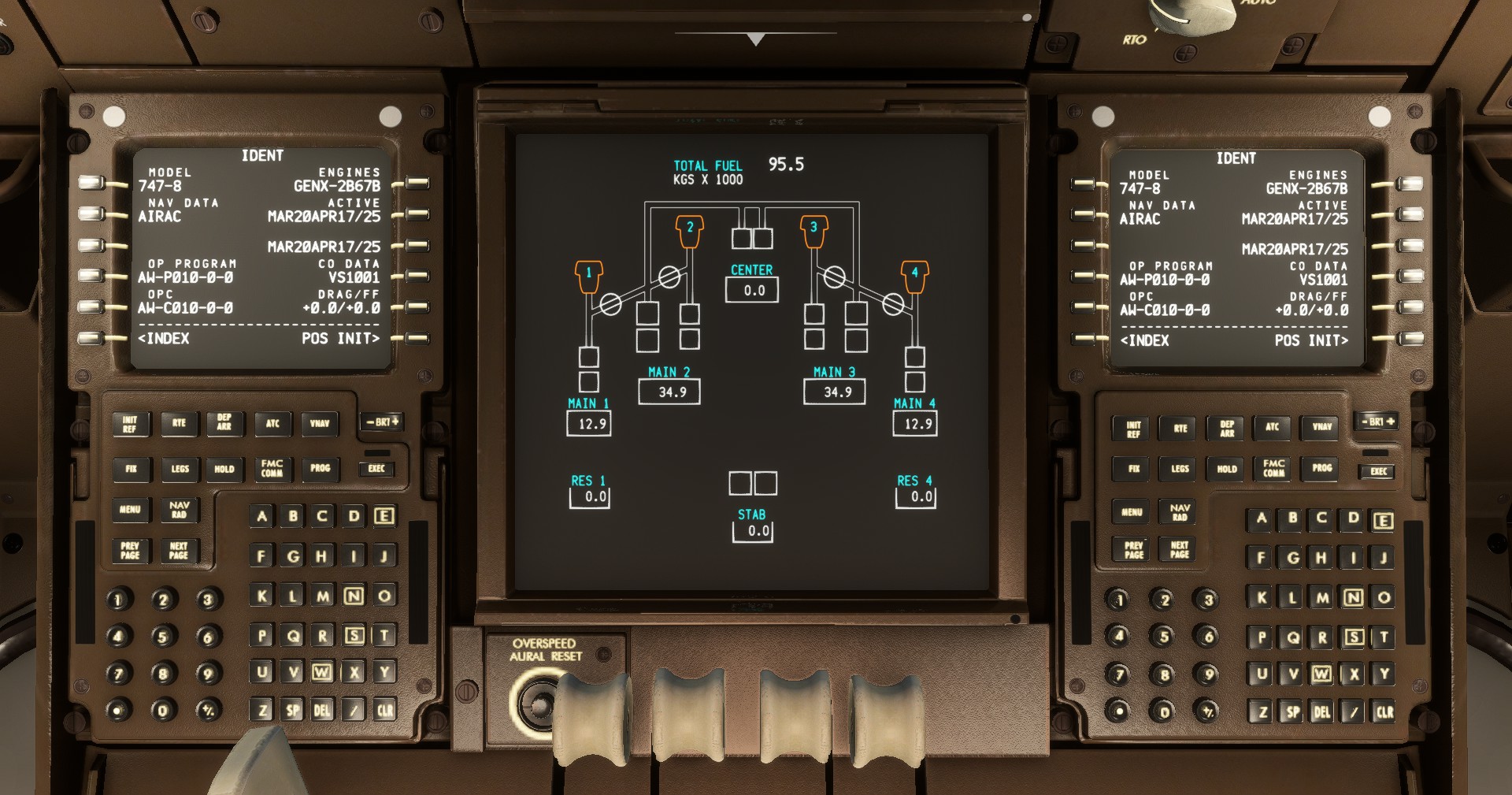The image size is (1512, 795).
Task: Open the NAV RAD page on left CDU
Action: 178,511
